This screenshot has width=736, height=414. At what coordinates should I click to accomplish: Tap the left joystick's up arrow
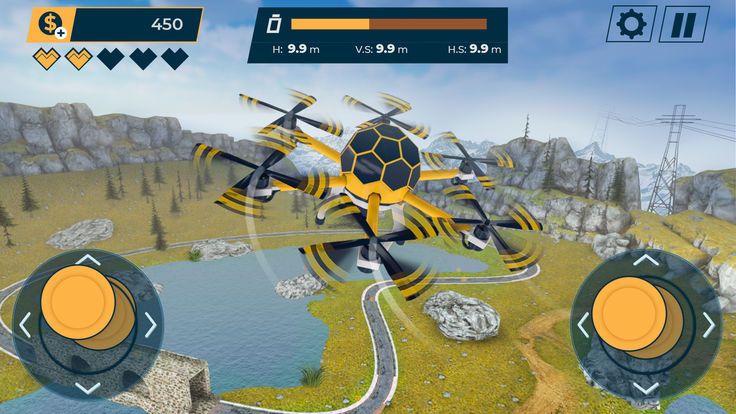pyautogui.click(x=88, y=260)
